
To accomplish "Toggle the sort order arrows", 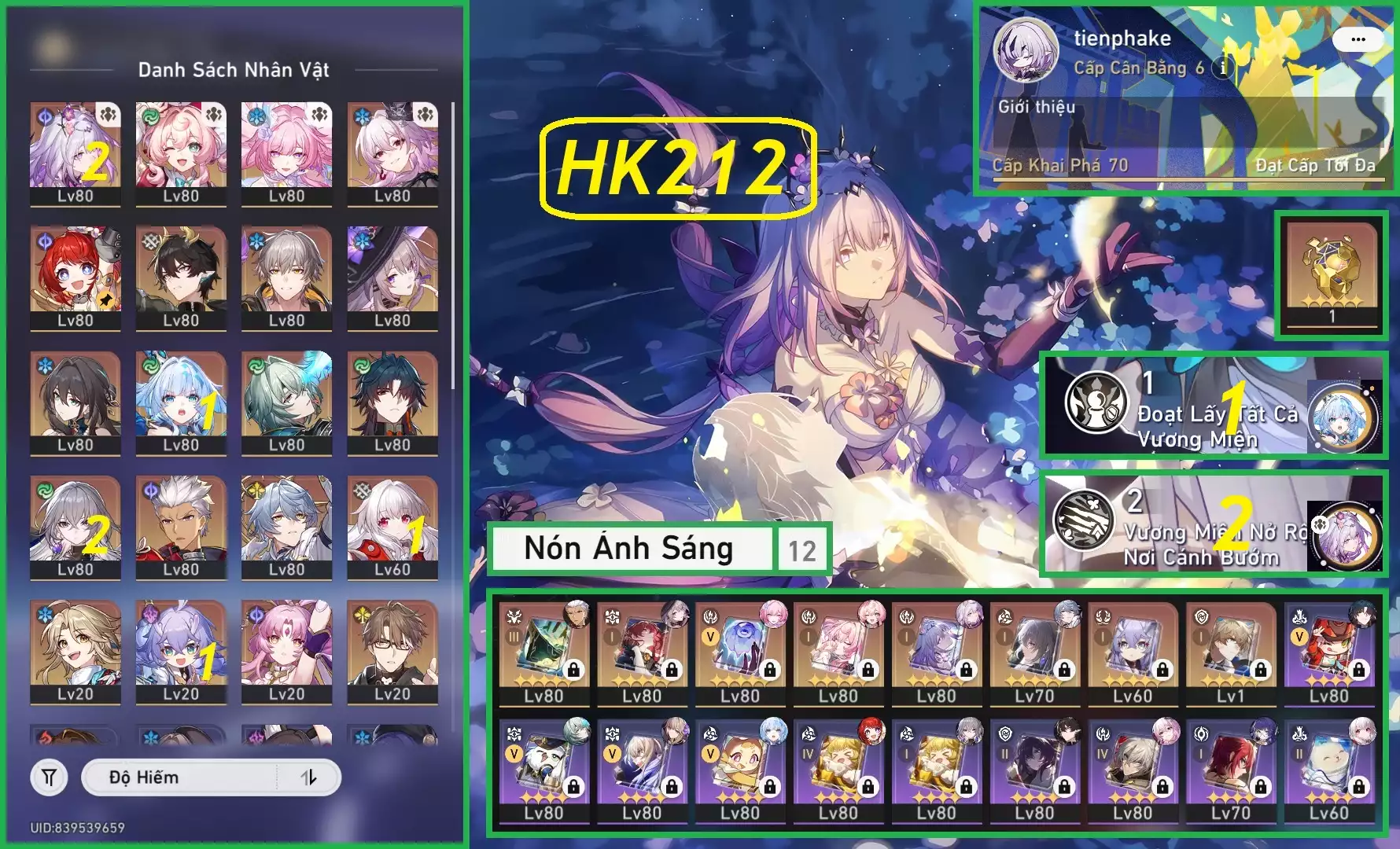I will [x=309, y=777].
